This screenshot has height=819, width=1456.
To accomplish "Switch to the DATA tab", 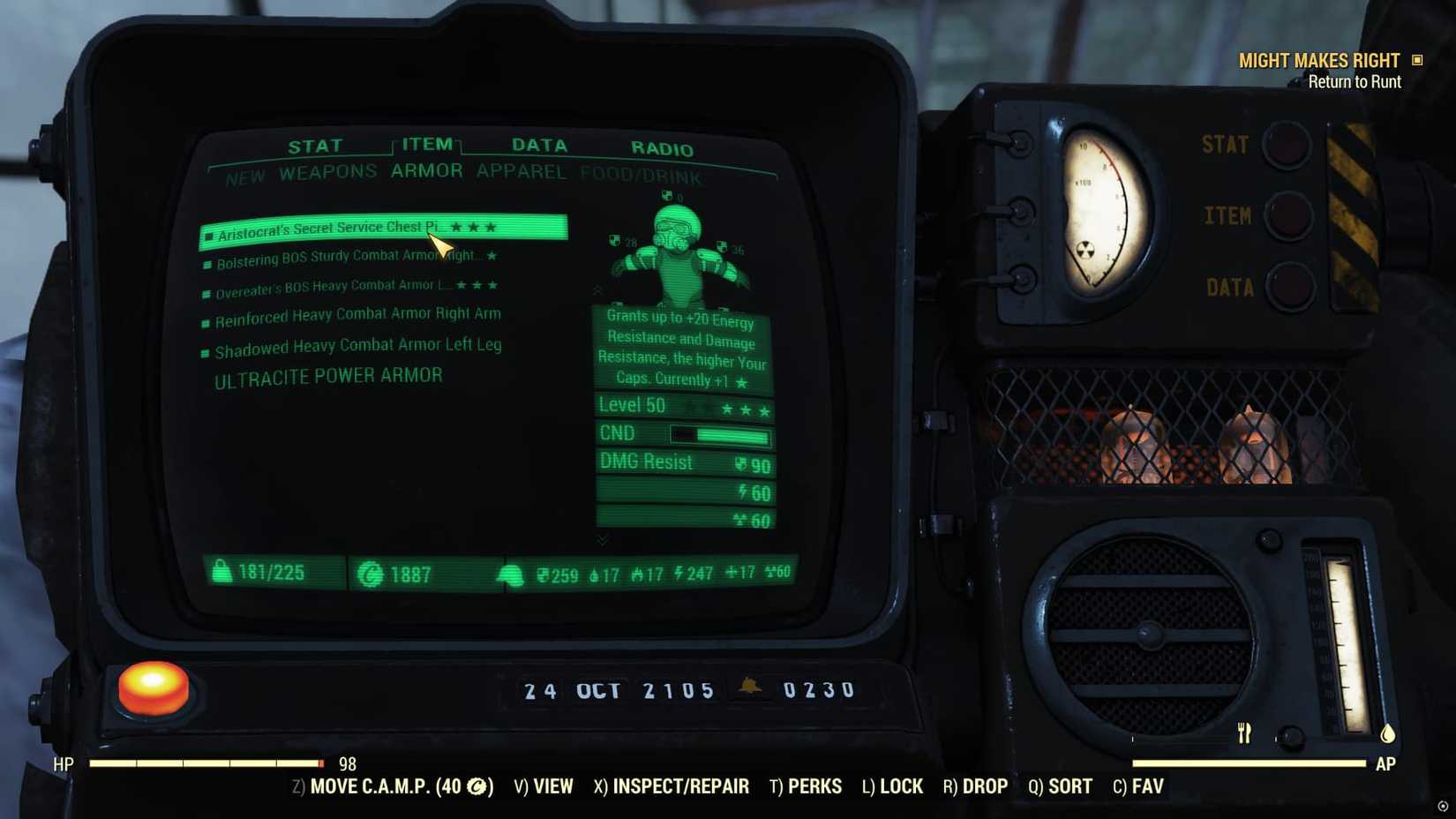I will click(x=539, y=145).
